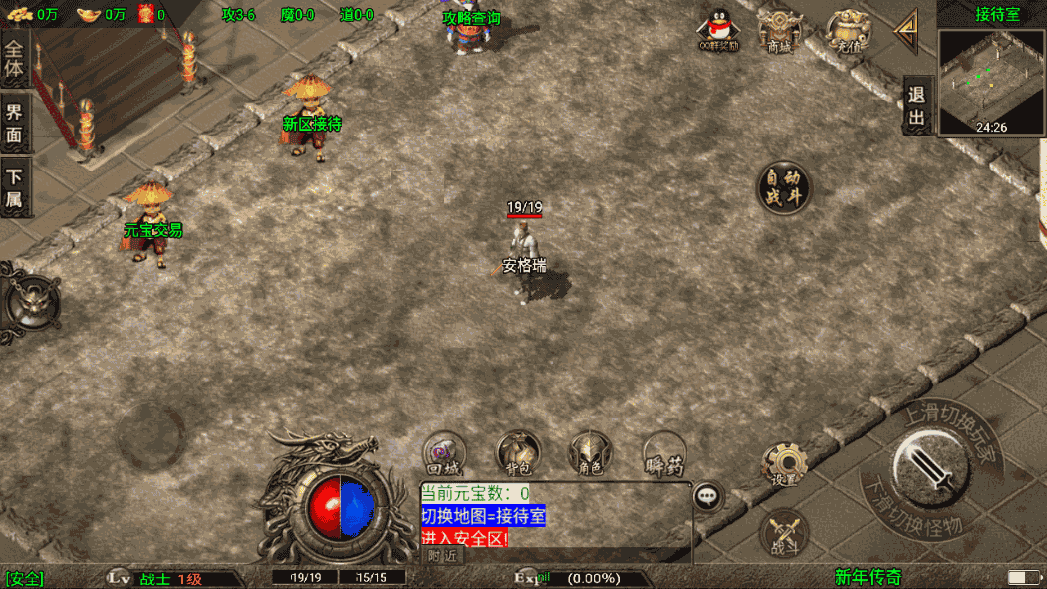Open the 商城 shop icon
The image size is (1047, 589).
click(x=779, y=30)
